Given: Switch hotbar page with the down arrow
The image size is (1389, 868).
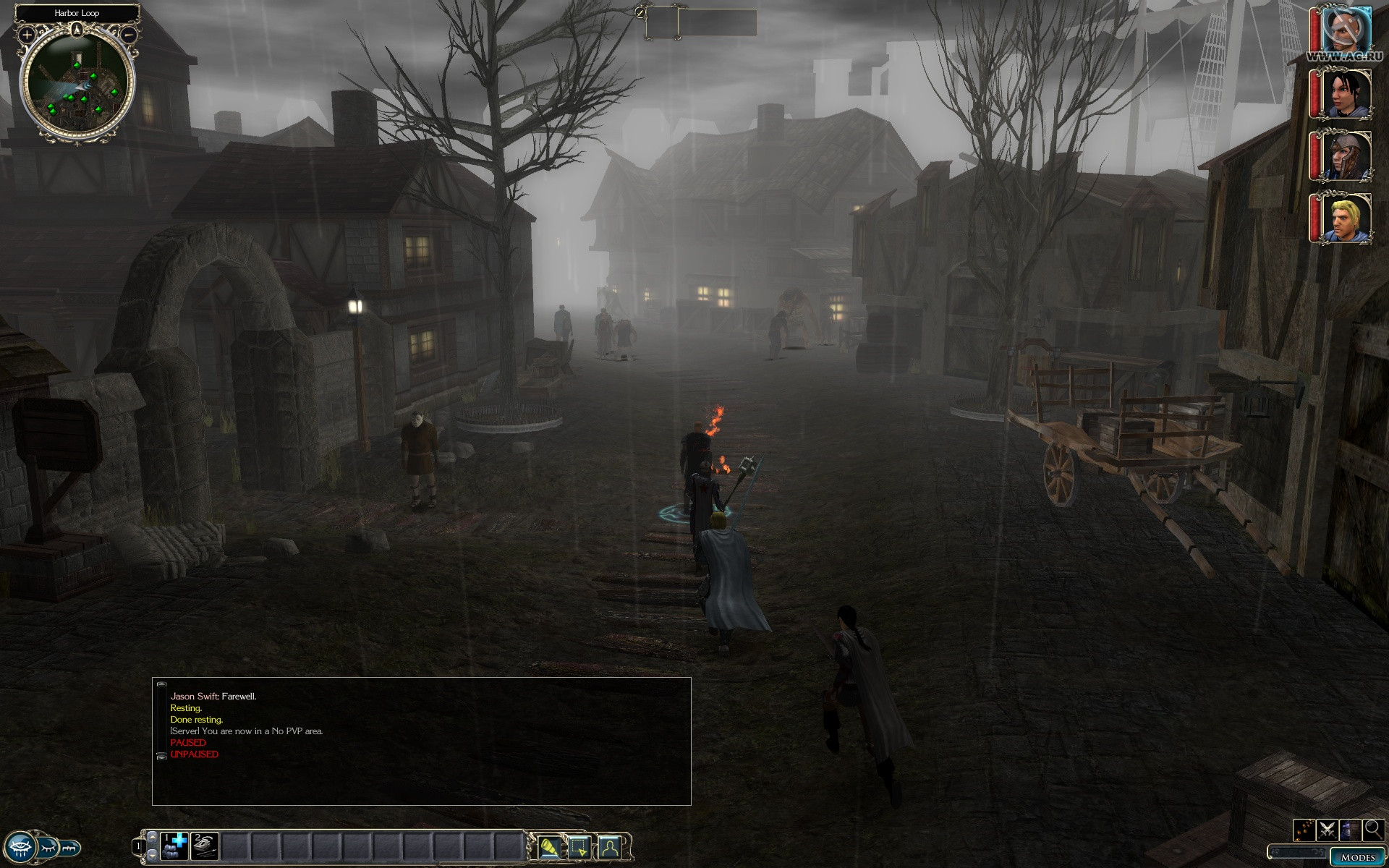Looking at the screenshot, I should coord(152,855).
